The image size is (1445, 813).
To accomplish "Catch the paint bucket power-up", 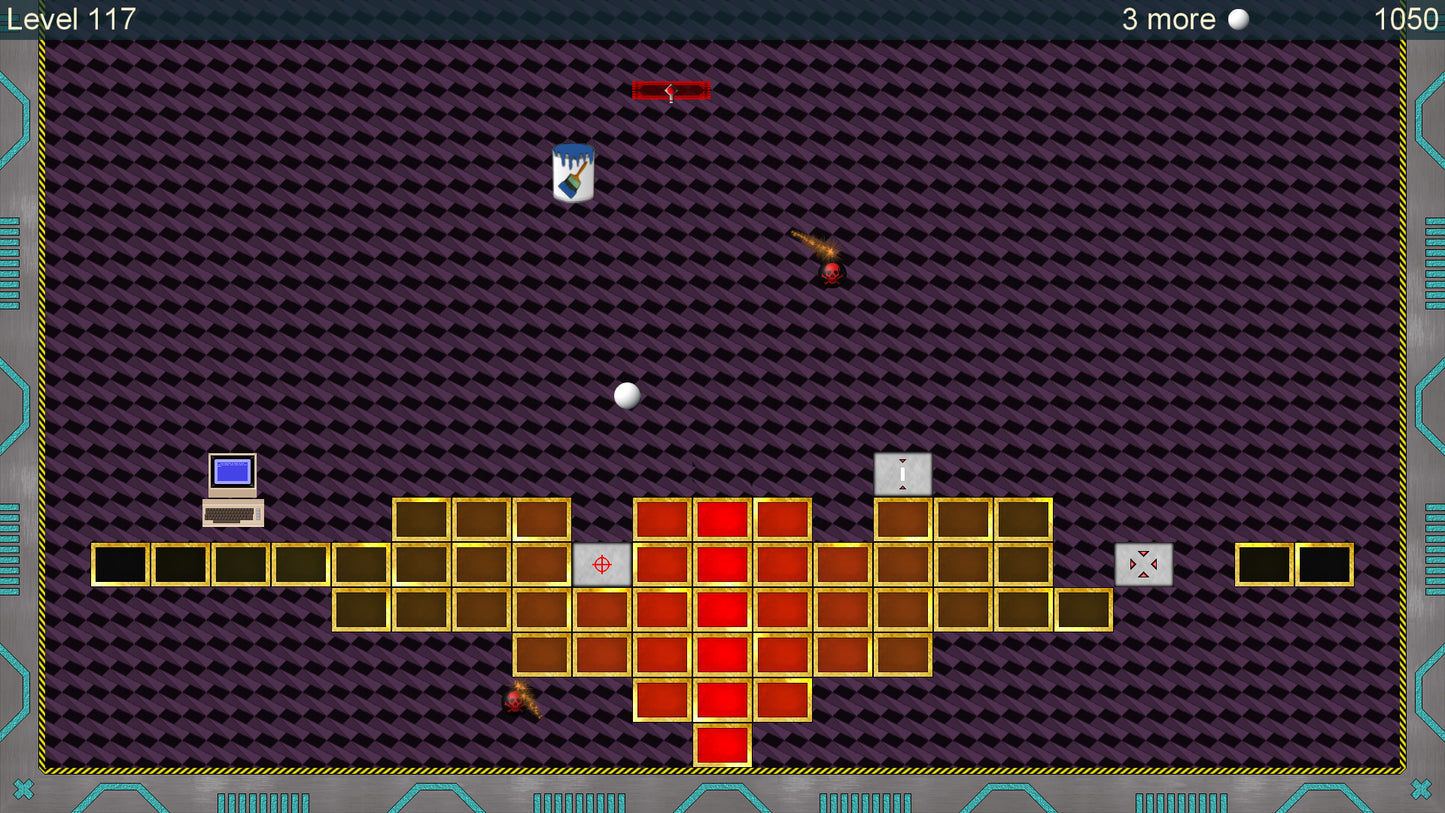I will pos(572,171).
